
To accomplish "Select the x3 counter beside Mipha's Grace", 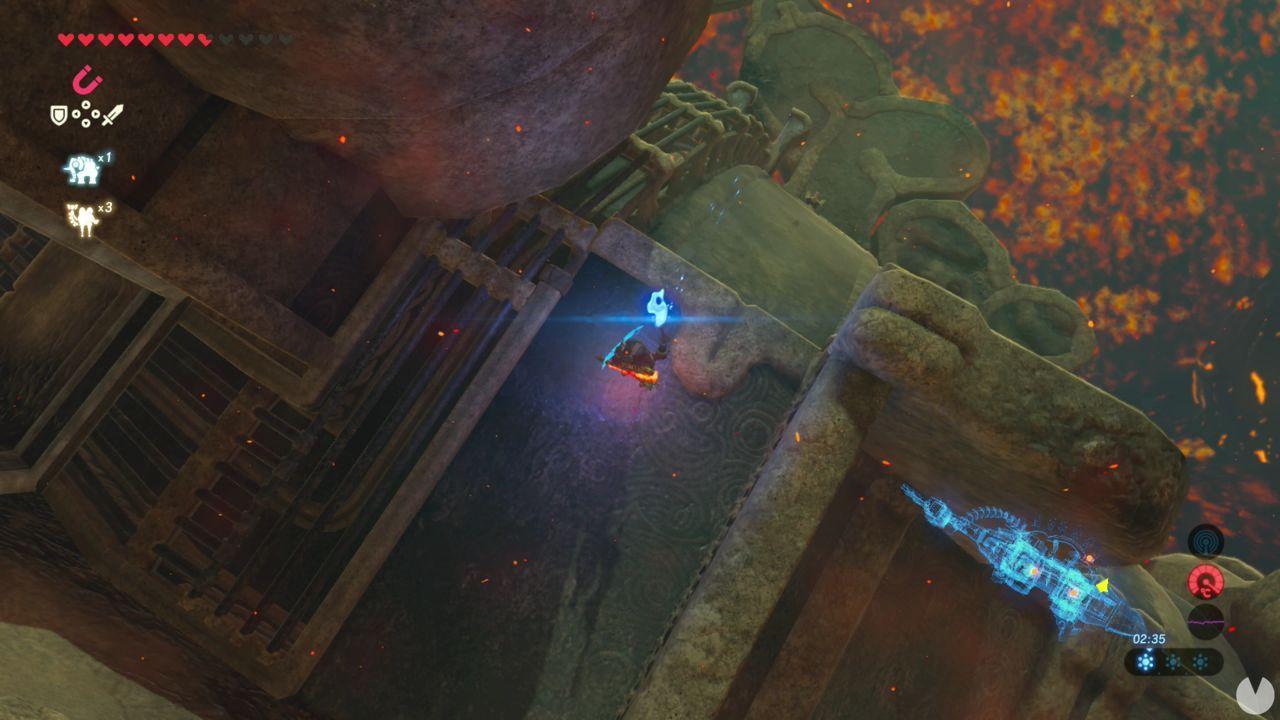I will [x=103, y=208].
